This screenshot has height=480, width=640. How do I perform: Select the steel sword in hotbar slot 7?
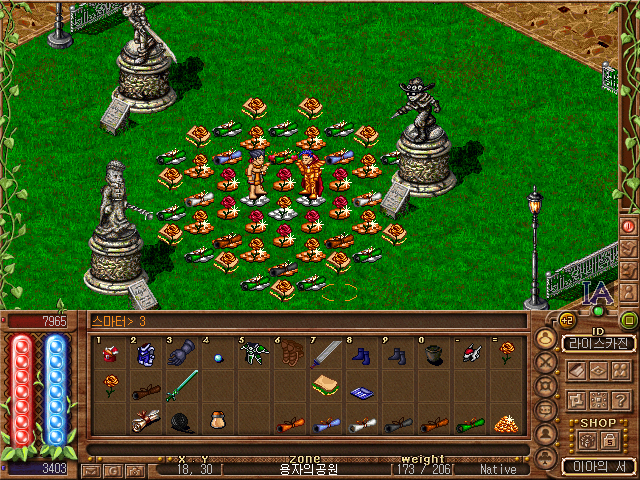326,352
